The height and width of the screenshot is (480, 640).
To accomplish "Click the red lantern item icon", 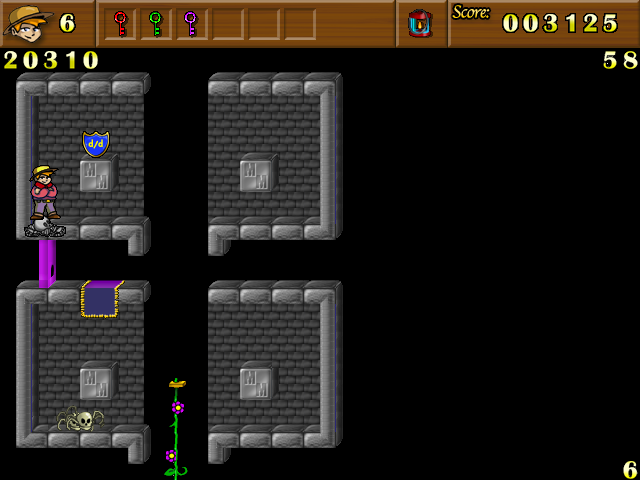I will (x=421, y=23).
